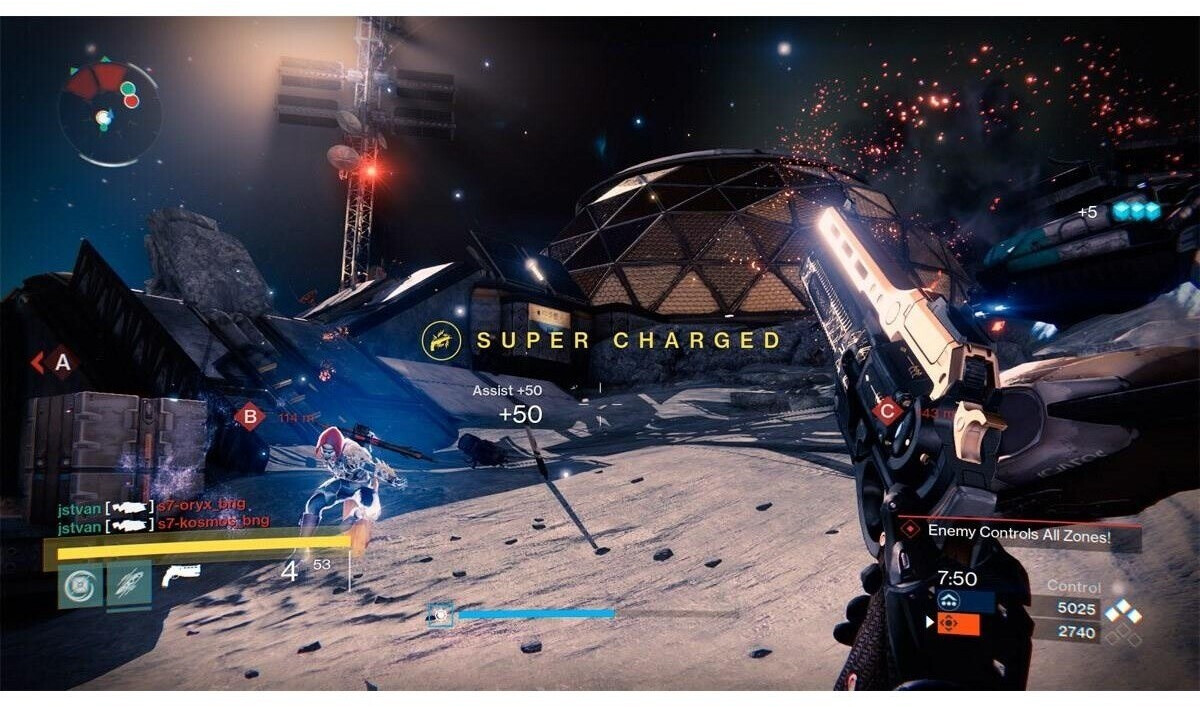Click the Enemy Controls All Zones alert
The image size is (1200, 707).
coord(1020,532)
